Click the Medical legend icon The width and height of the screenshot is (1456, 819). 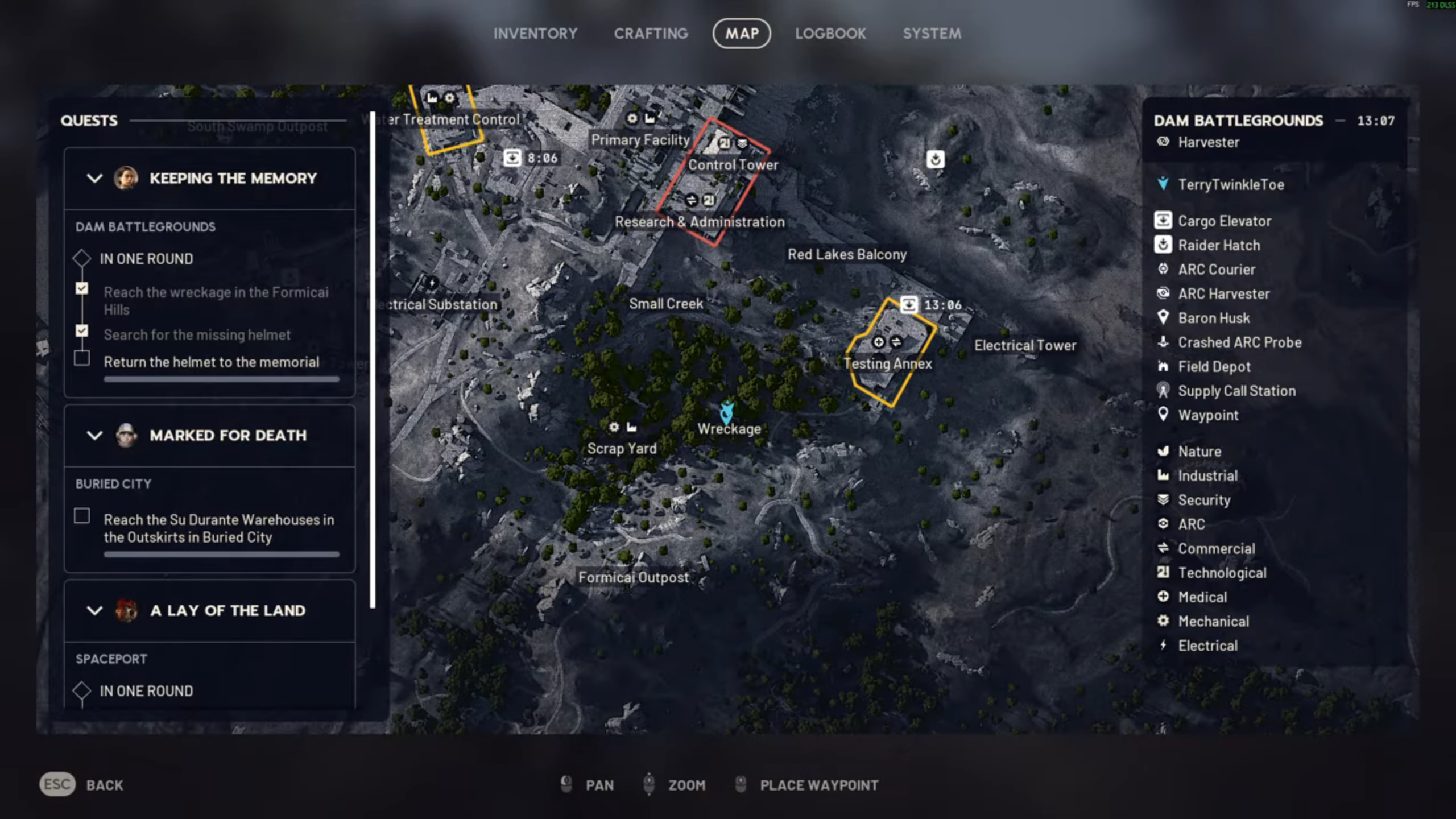(x=1163, y=597)
